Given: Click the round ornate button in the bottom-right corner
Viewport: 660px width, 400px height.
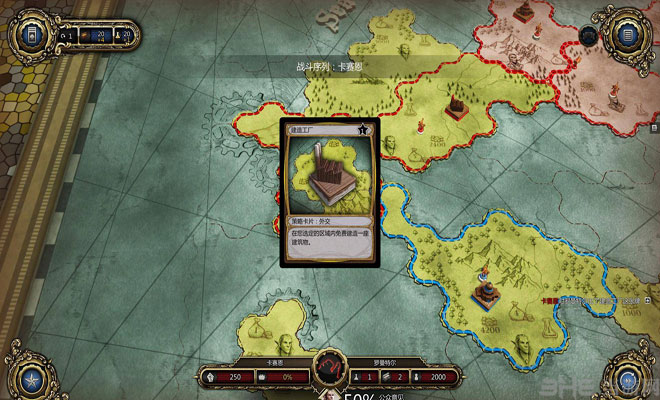Looking at the screenshot, I should click(x=632, y=378).
